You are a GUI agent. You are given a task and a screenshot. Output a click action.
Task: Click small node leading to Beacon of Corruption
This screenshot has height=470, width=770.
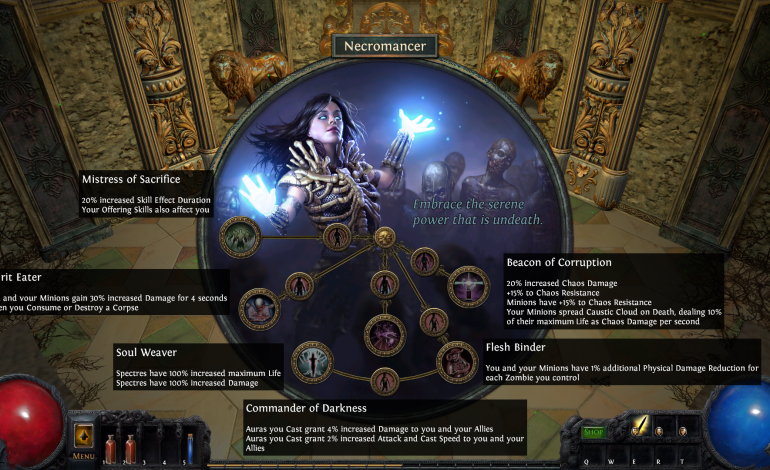pyautogui.click(x=424, y=260)
